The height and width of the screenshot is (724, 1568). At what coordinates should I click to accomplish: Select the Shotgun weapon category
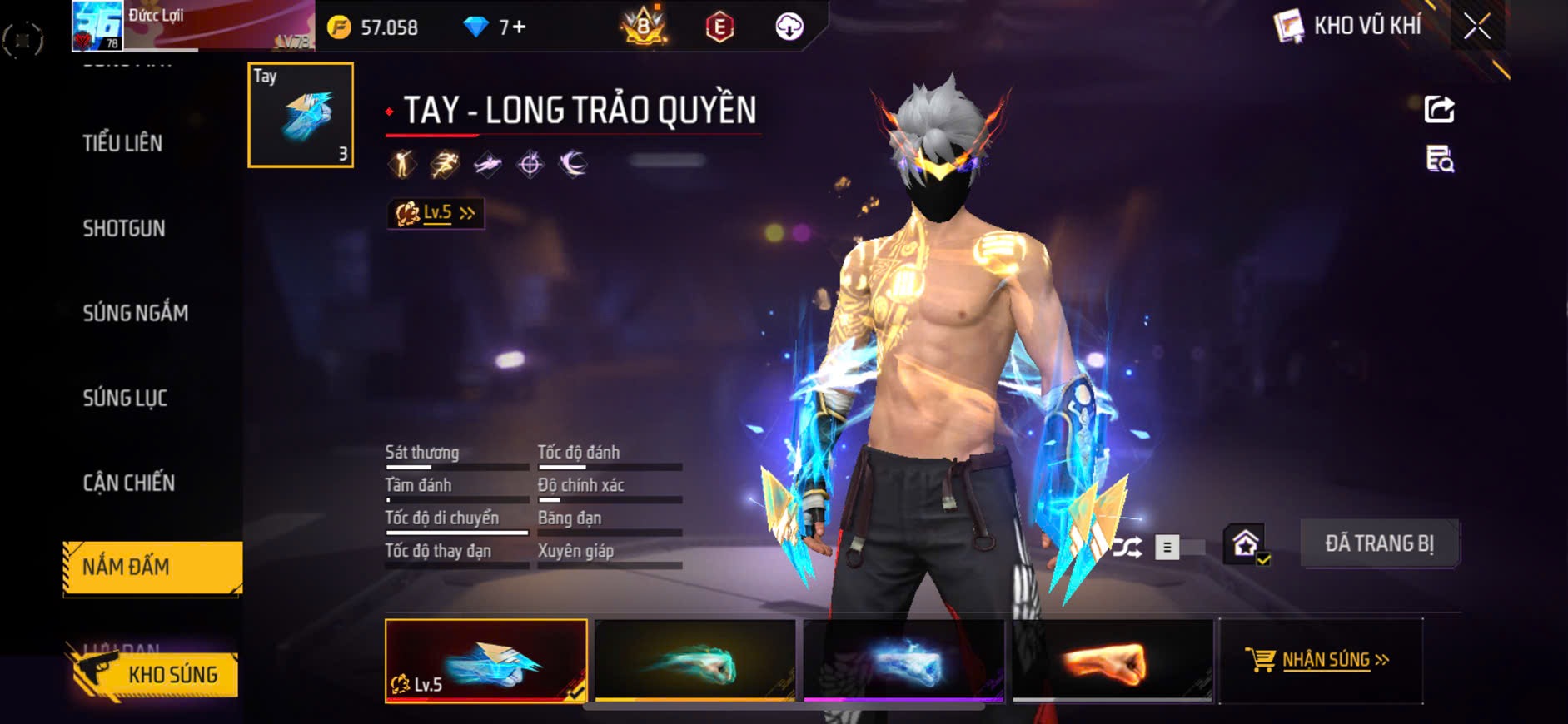click(x=124, y=228)
